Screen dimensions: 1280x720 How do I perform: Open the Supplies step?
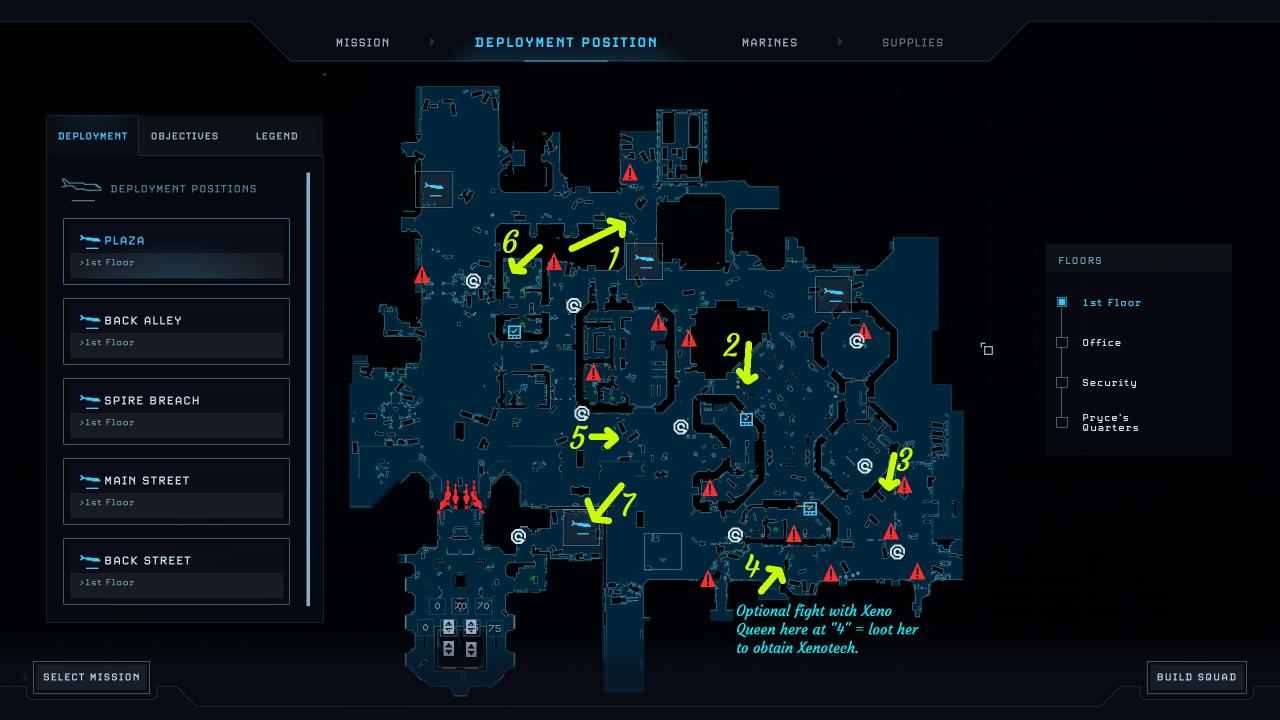912,43
